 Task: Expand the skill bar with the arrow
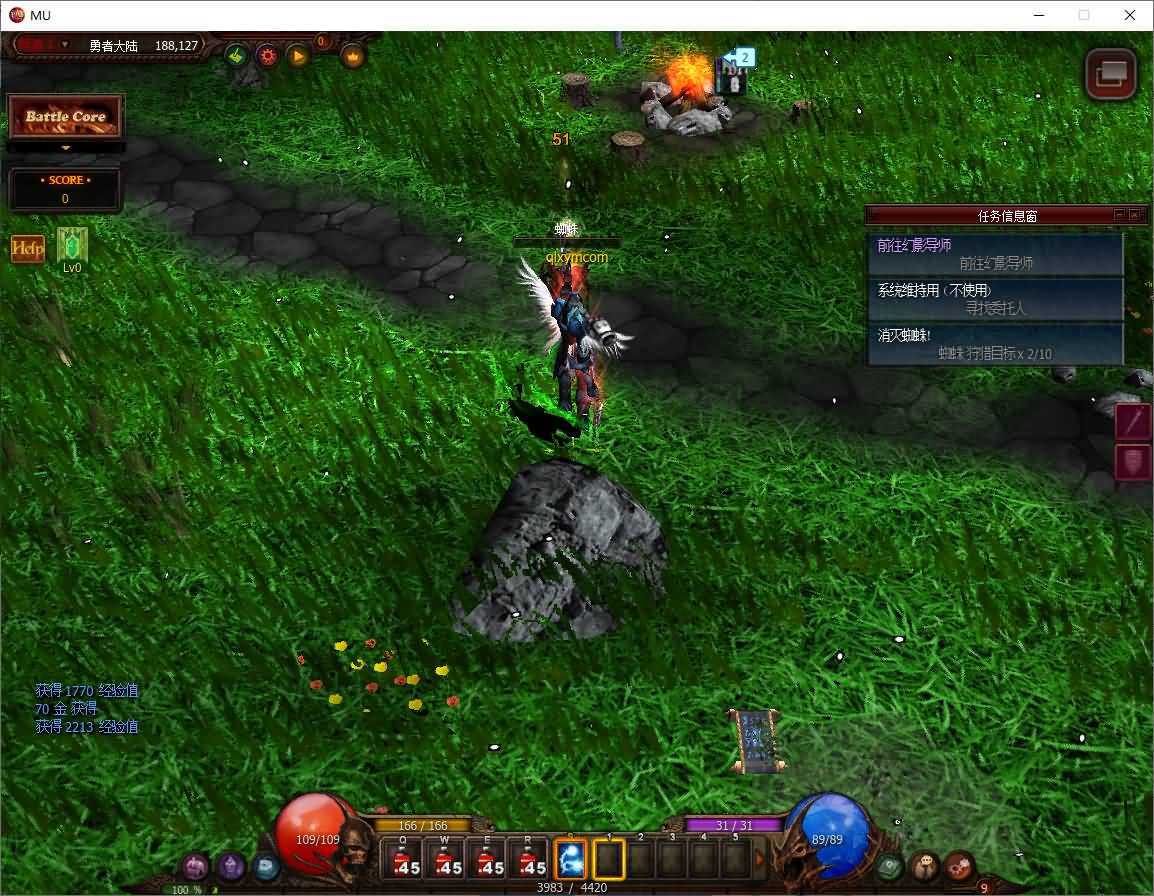pyautogui.click(x=759, y=859)
